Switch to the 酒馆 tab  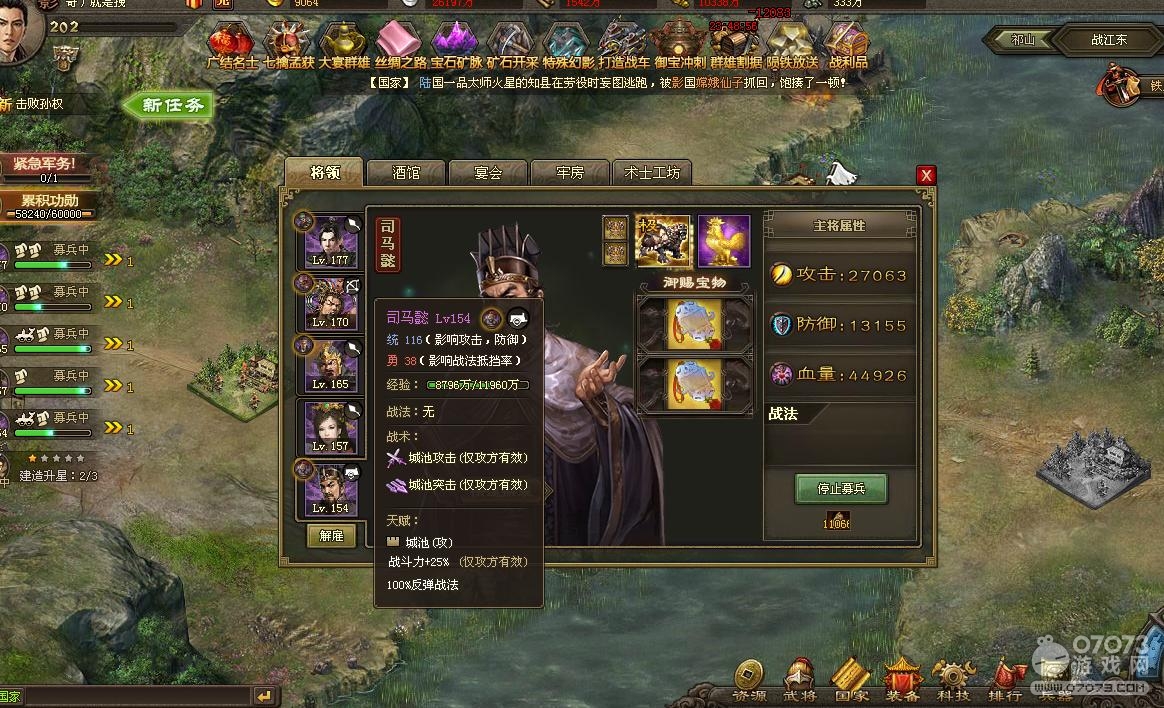tap(406, 173)
